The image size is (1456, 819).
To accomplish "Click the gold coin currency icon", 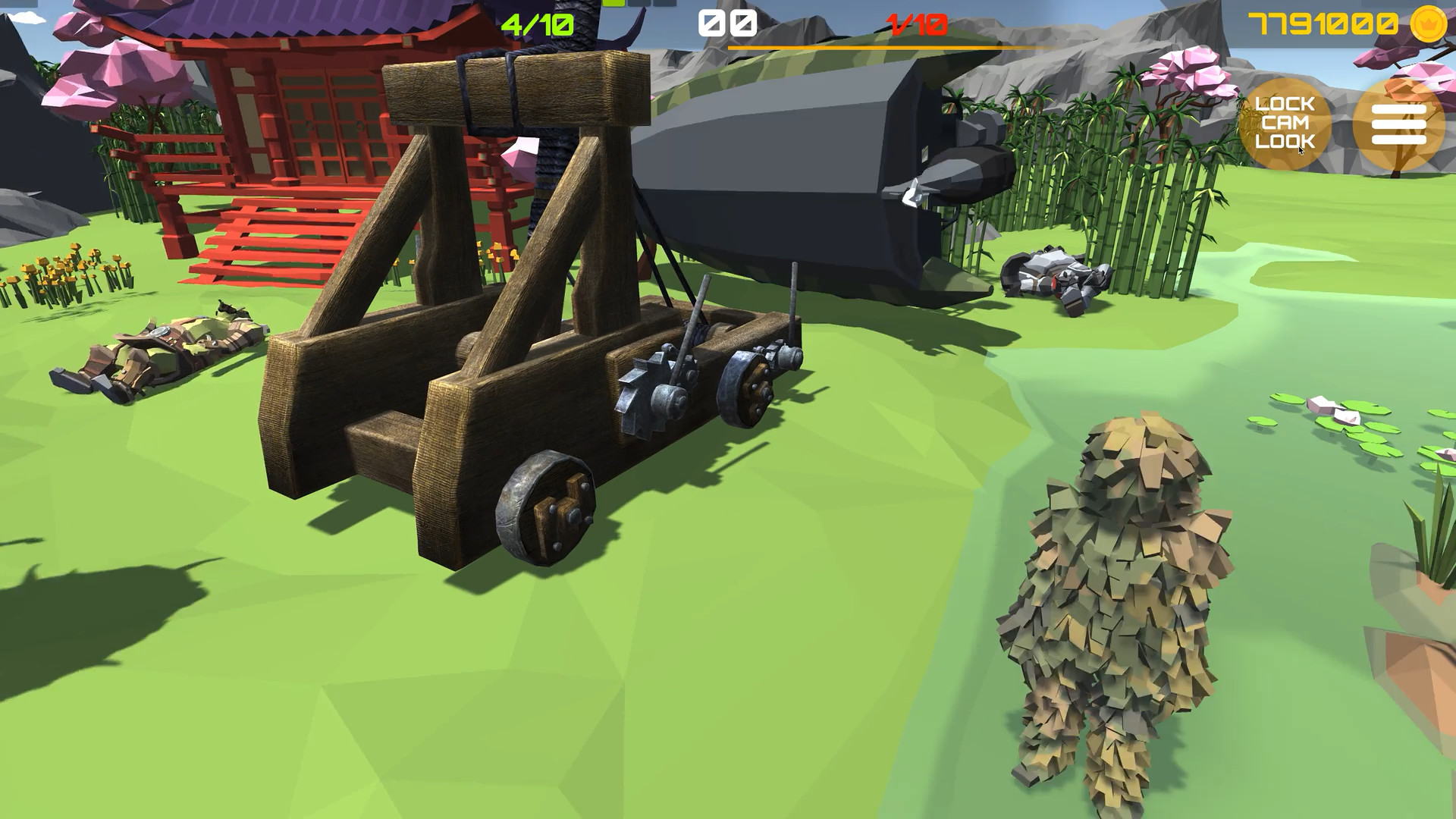I will pos(1429,23).
